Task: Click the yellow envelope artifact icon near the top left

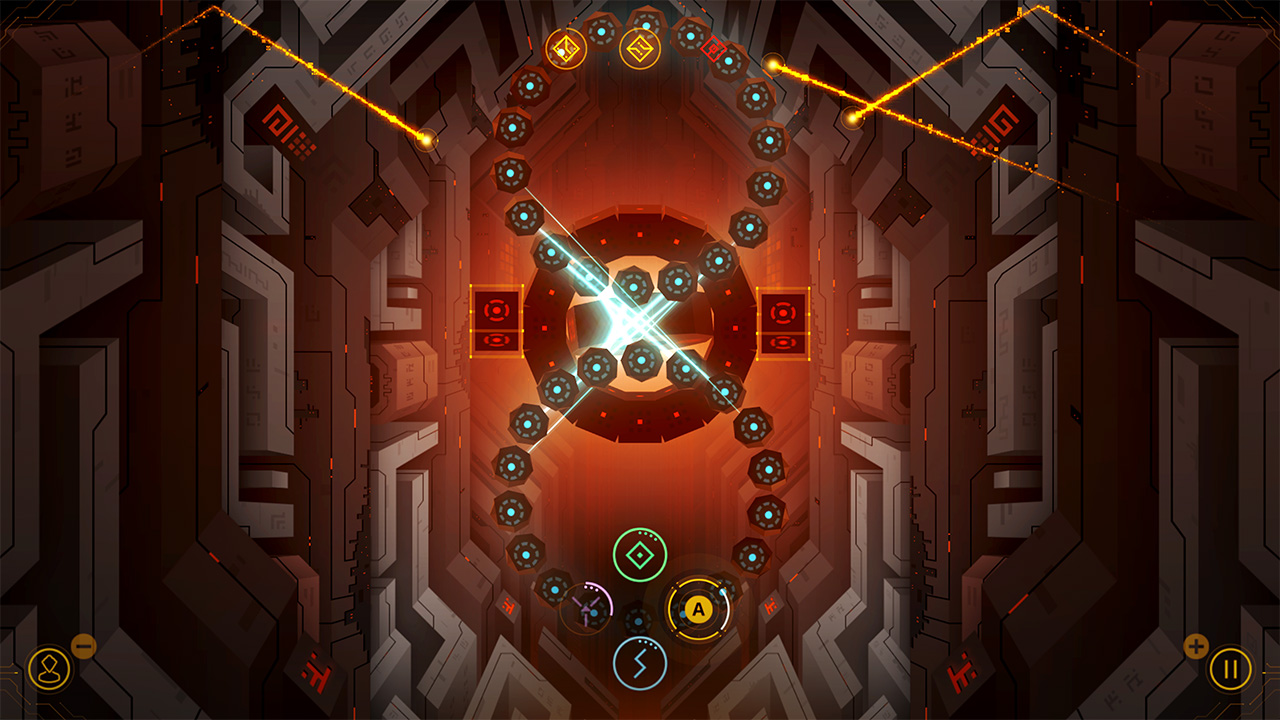Action: click(x=567, y=49)
